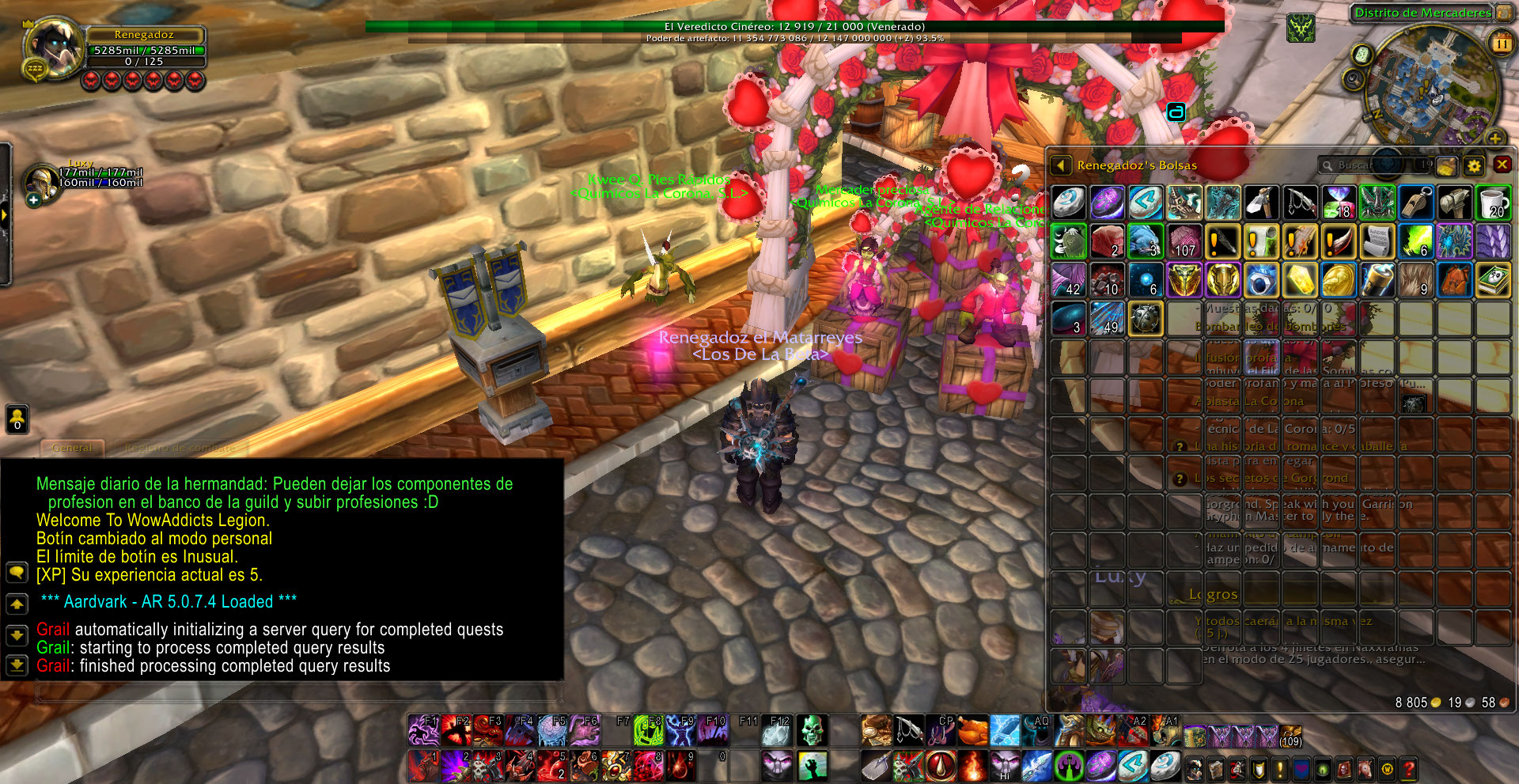The image size is (1519, 784).
Task: Open bag settings with the gear button
Action: (1473, 165)
